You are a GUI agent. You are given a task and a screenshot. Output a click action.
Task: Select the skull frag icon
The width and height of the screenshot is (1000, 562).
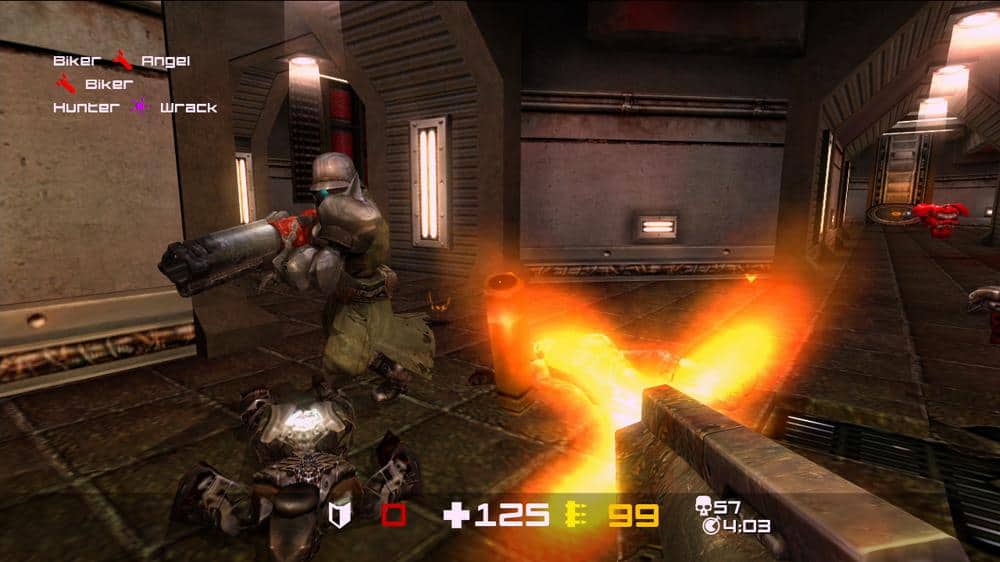point(703,507)
